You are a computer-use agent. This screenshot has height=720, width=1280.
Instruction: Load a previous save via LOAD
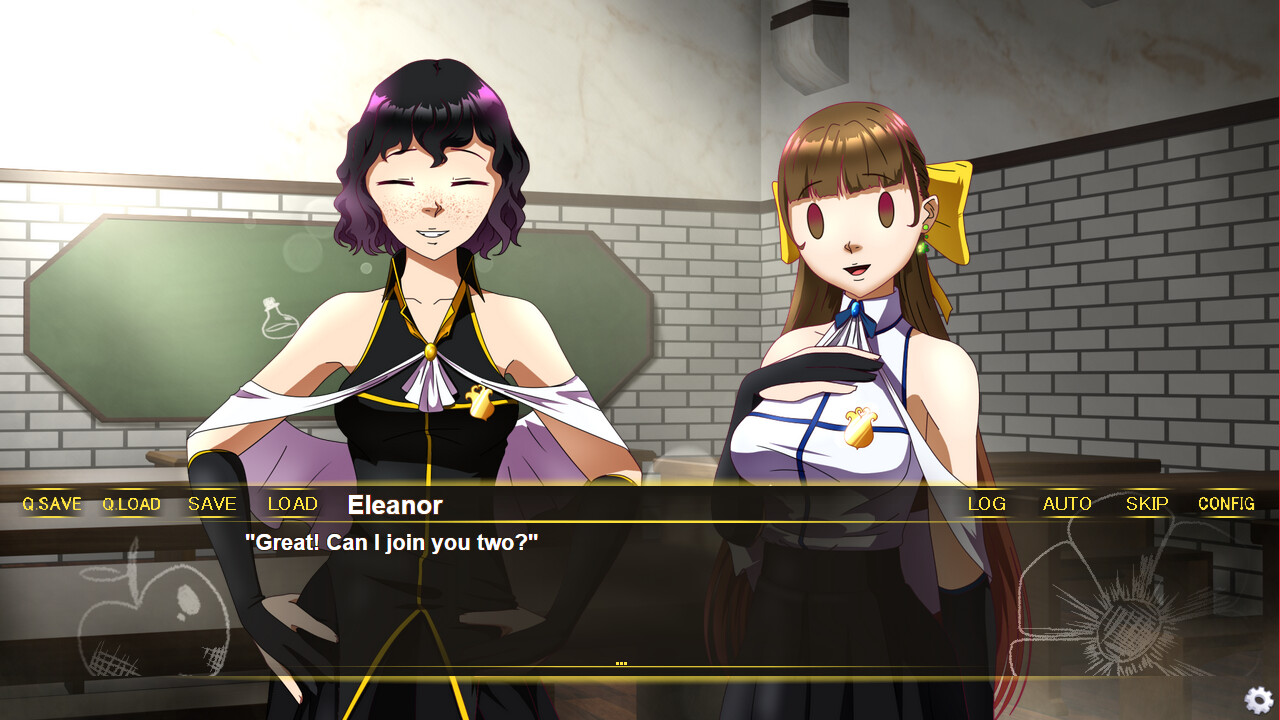(x=291, y=504)
